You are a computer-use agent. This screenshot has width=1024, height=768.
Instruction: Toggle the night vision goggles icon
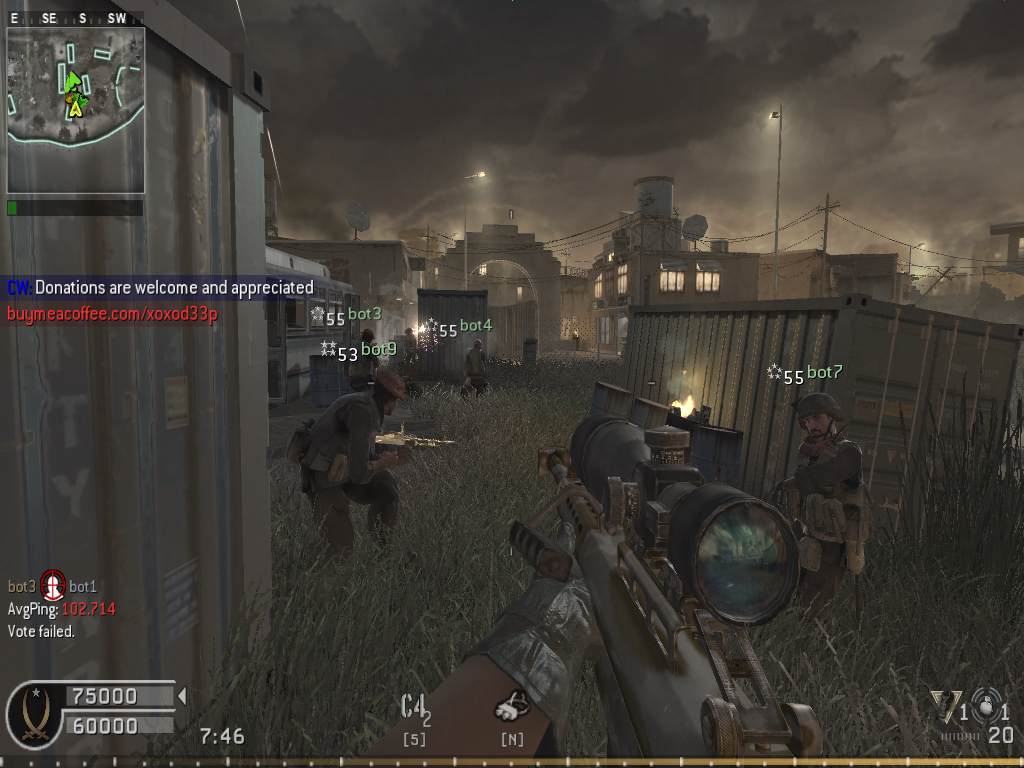[x=513, y=708]
